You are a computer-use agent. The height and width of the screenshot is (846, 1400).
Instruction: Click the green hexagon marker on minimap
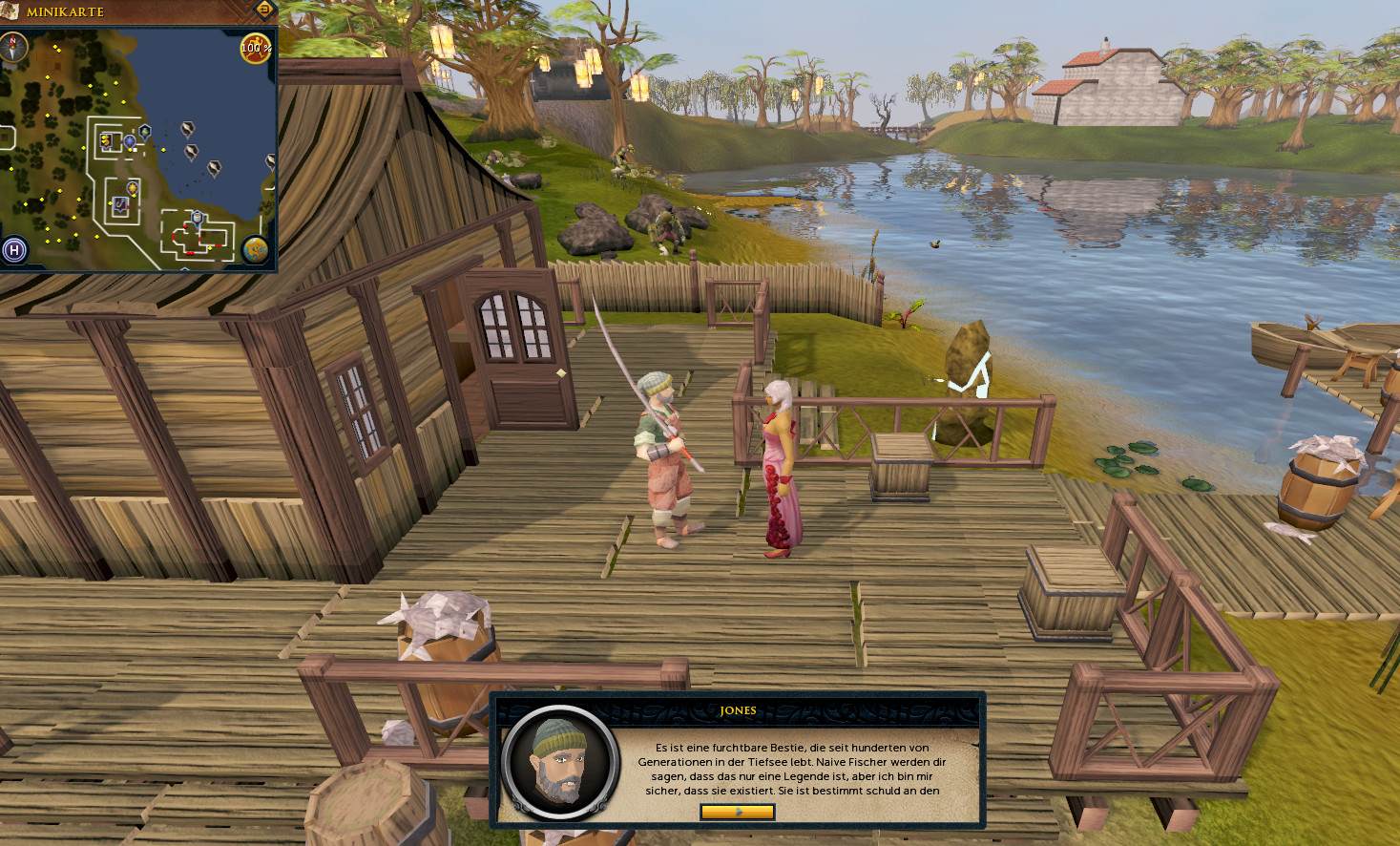[x=145, y=131]
